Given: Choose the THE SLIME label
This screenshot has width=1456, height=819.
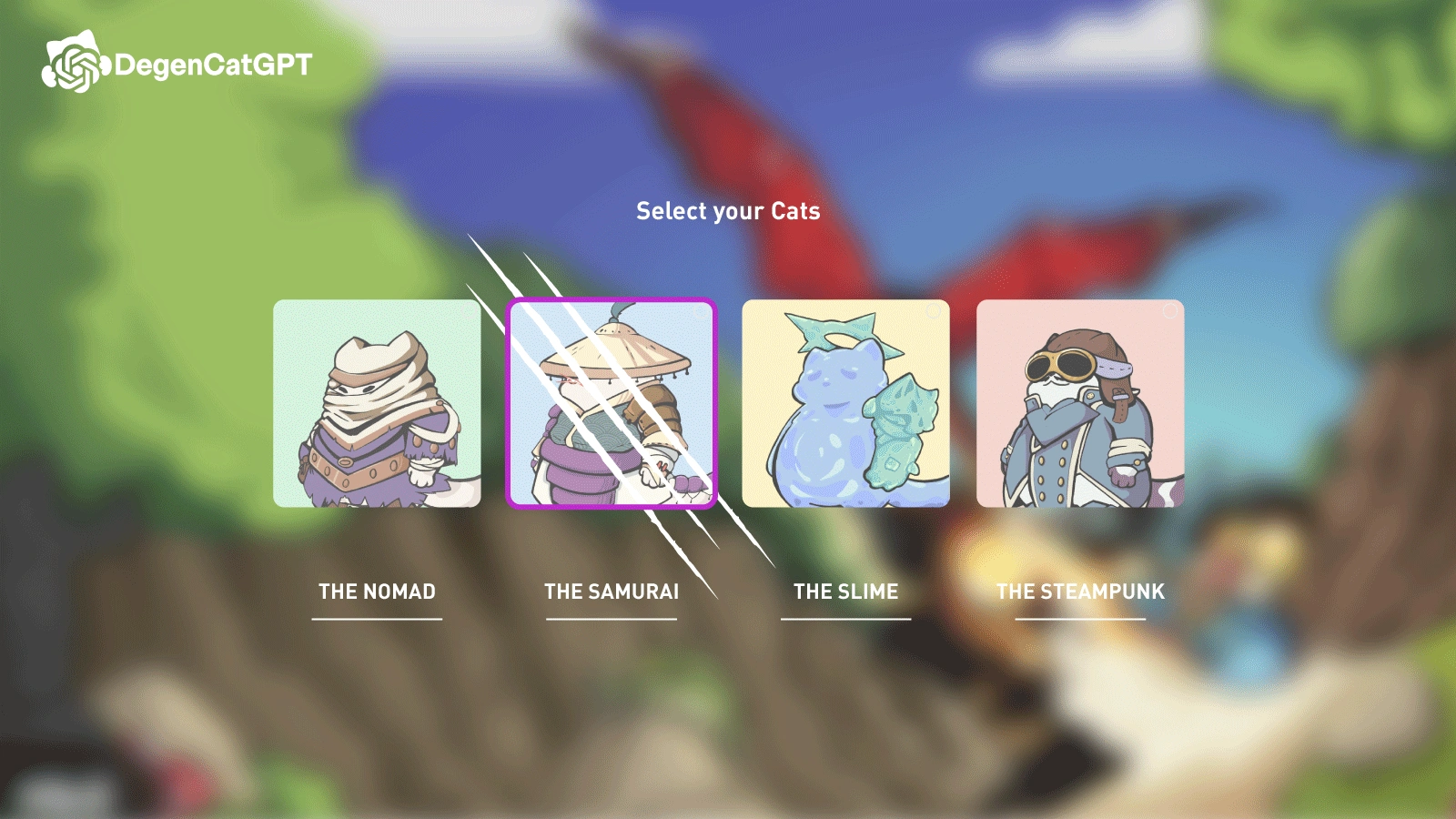Looking at the screenshot, I should 845,591.
